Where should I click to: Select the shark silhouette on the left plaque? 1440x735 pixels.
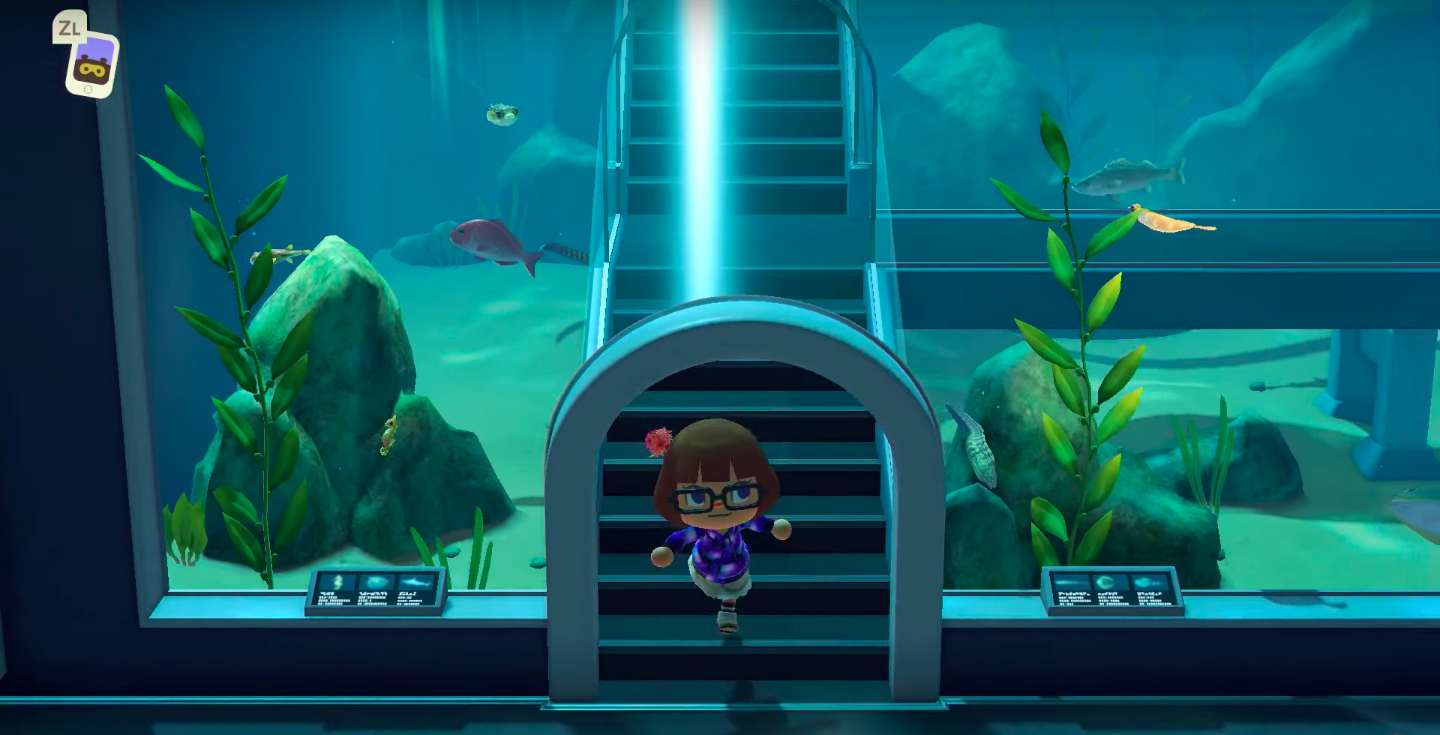pyautogui.click(x=416, y=582)
